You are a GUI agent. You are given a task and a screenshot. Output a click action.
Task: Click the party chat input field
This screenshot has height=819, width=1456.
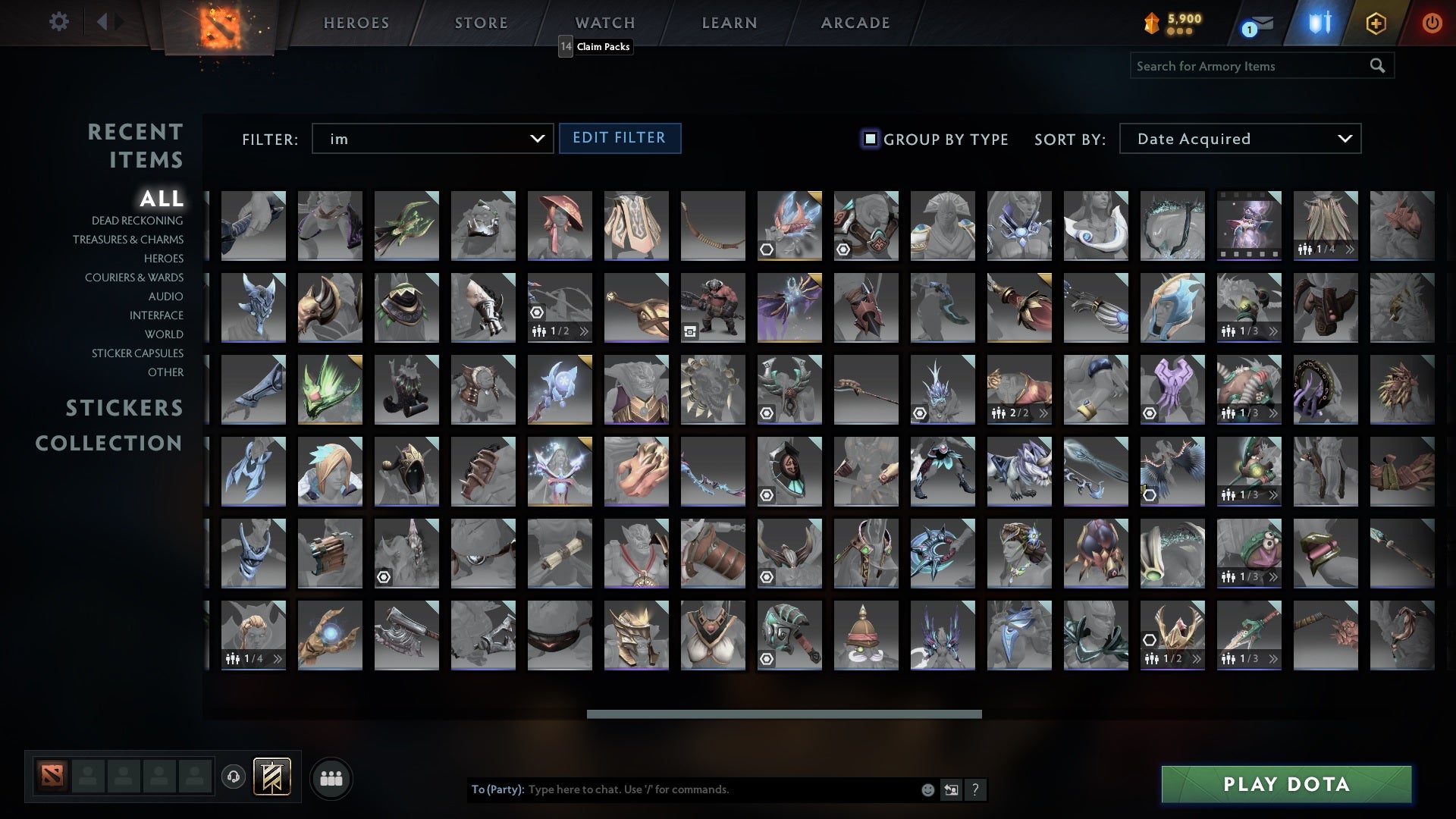682,789
